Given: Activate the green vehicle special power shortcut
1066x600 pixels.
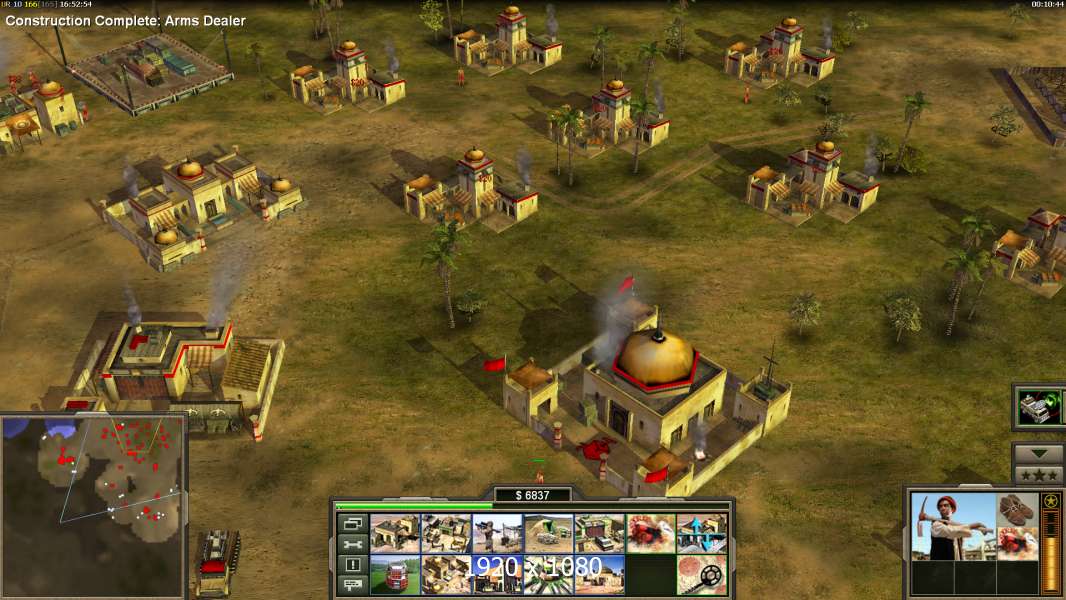Looking at the screenshot, I should 1039,407.
